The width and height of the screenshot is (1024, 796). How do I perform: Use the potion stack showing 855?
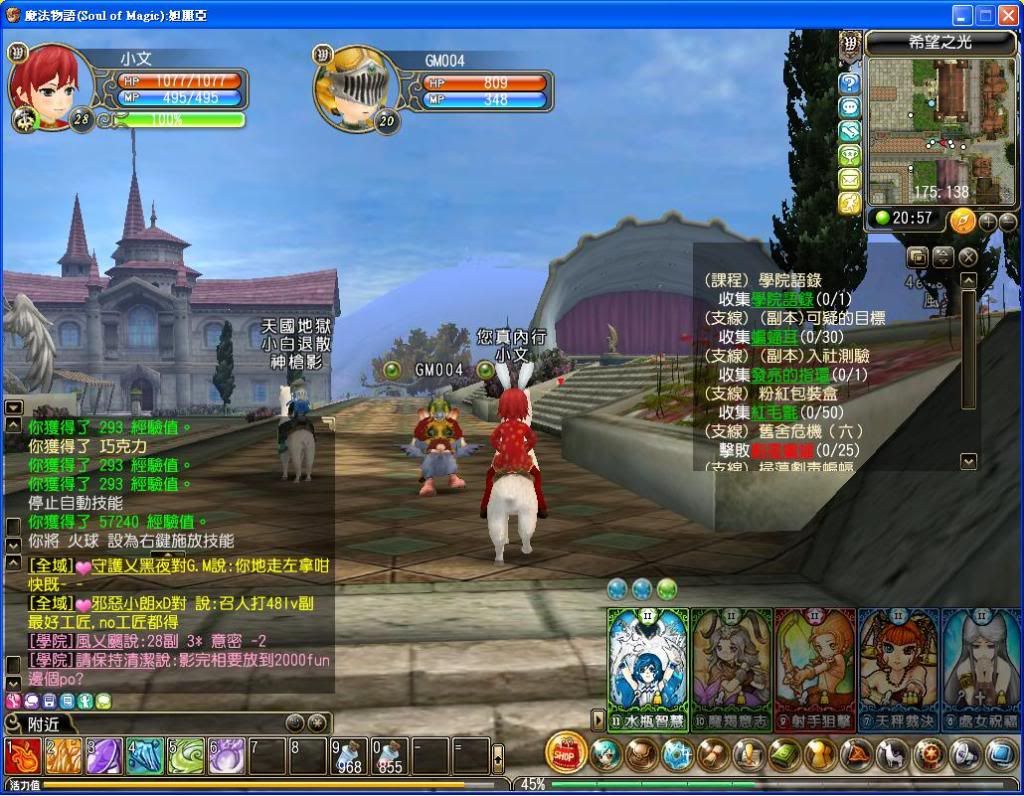[x=389, y=756]
